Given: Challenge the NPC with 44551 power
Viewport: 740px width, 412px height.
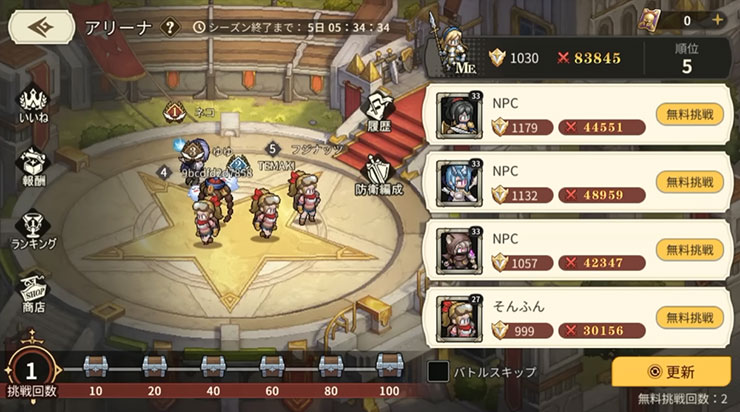Looking at the screenshot, I should pyautogui.click(x=690, y=114).
